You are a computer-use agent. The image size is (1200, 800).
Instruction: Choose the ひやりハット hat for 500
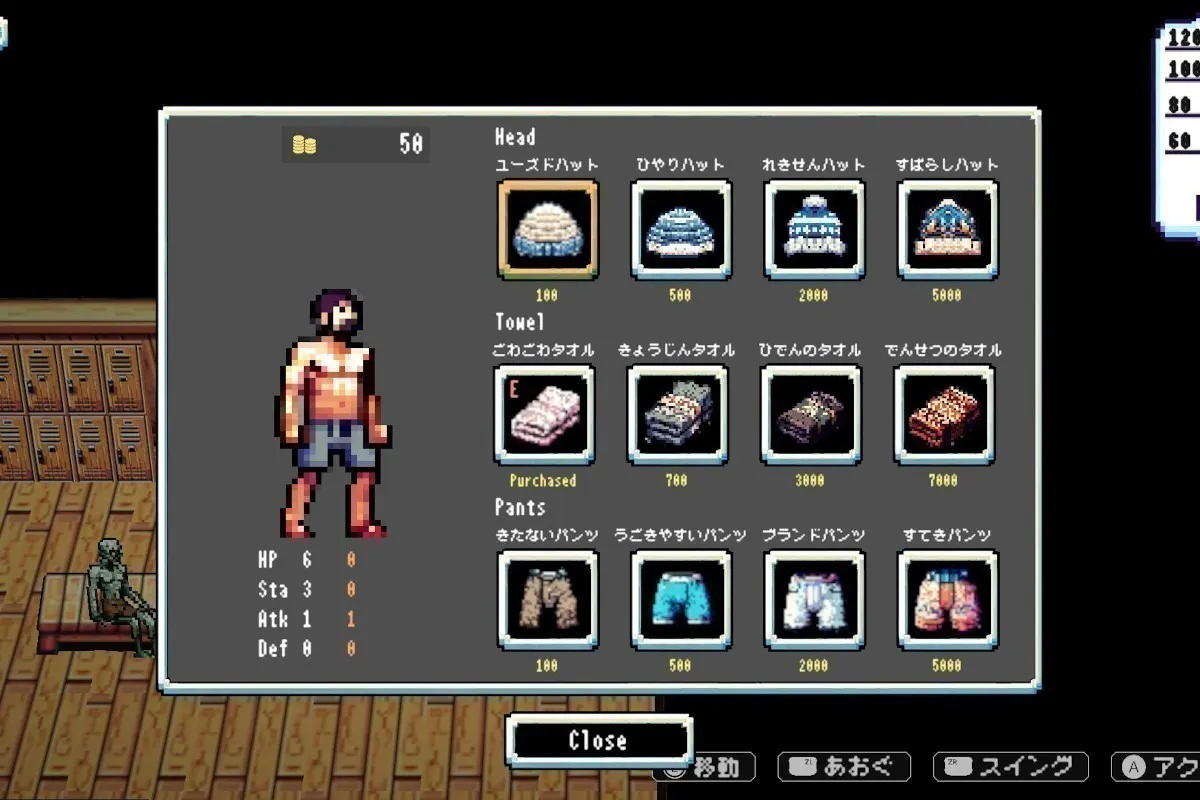pos(681,229)
